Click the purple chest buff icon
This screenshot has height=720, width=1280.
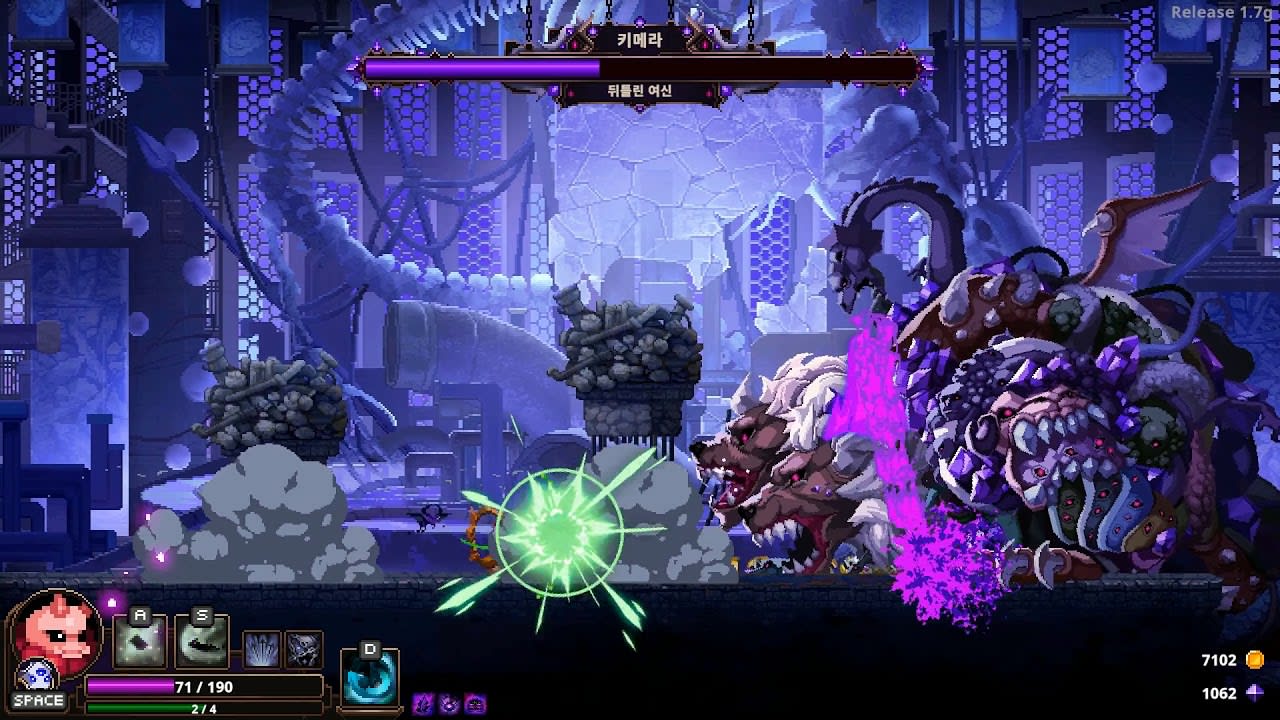[x=475, y=703]
